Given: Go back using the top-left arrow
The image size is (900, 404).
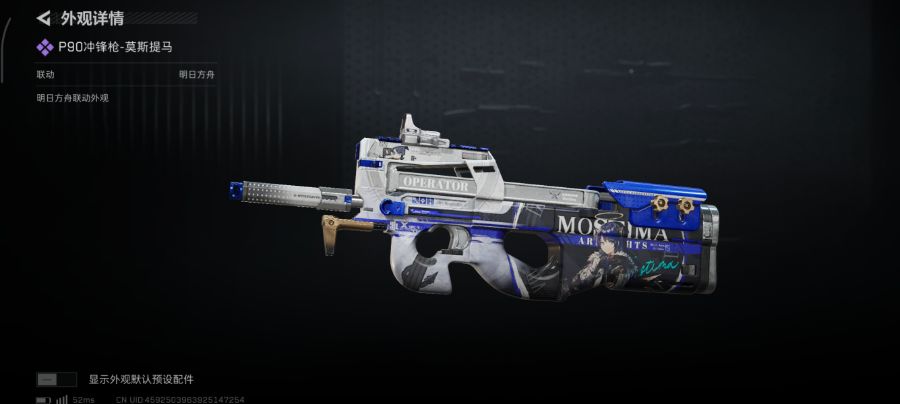Looking at the screenshot, I should pos(43,18).
